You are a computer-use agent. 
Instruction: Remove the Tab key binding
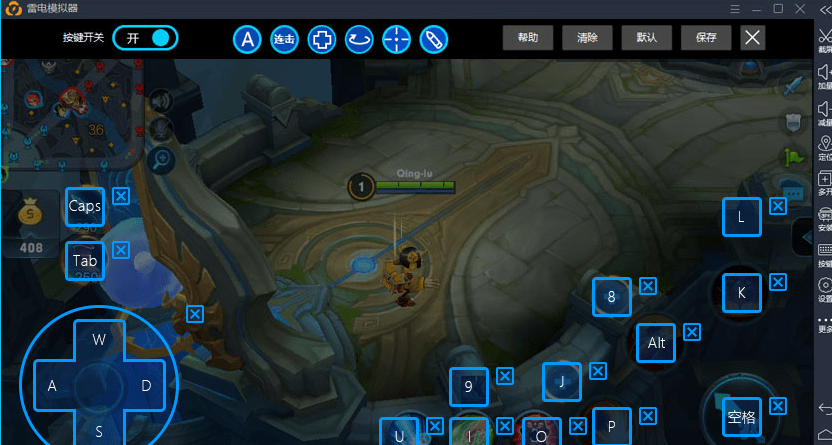[121, 250]
